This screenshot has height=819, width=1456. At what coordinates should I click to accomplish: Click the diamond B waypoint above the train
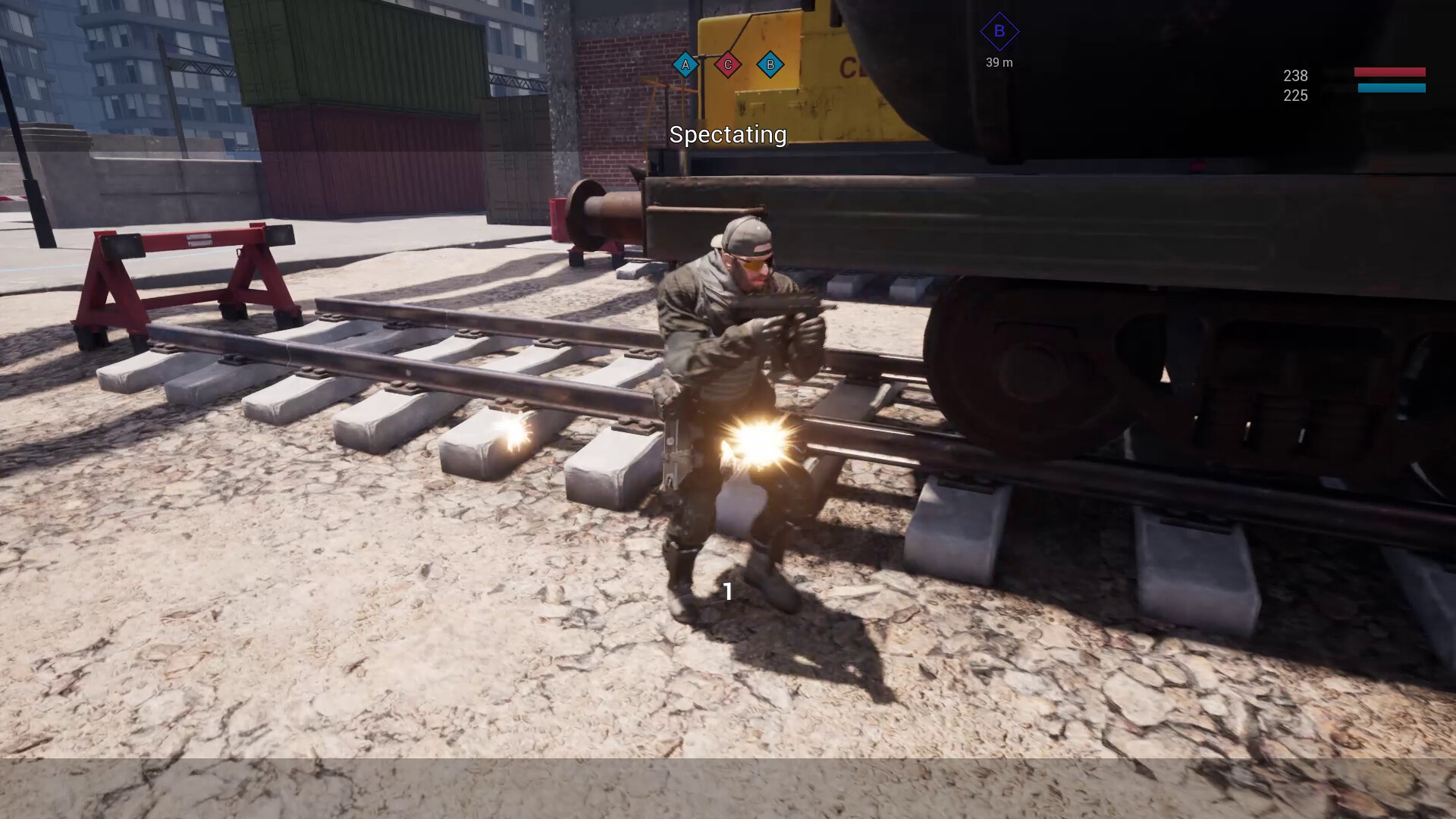[x=999, y=31]
